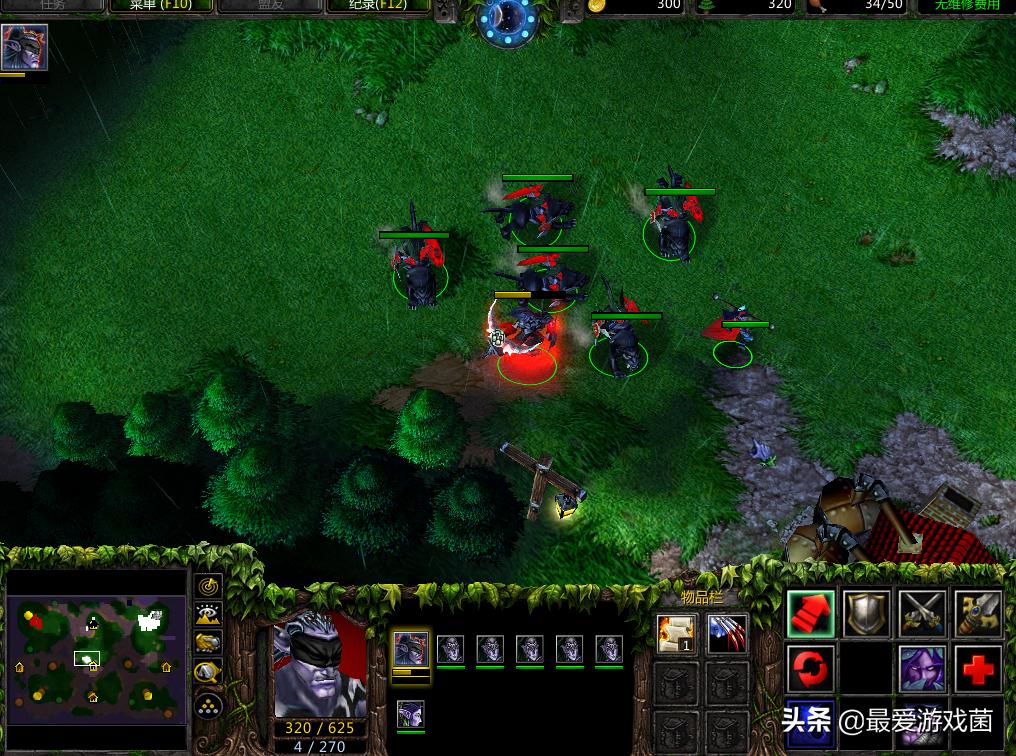Select the purple-haired archer unit icon
The image size is (1016, 756).
click(410, 714)
